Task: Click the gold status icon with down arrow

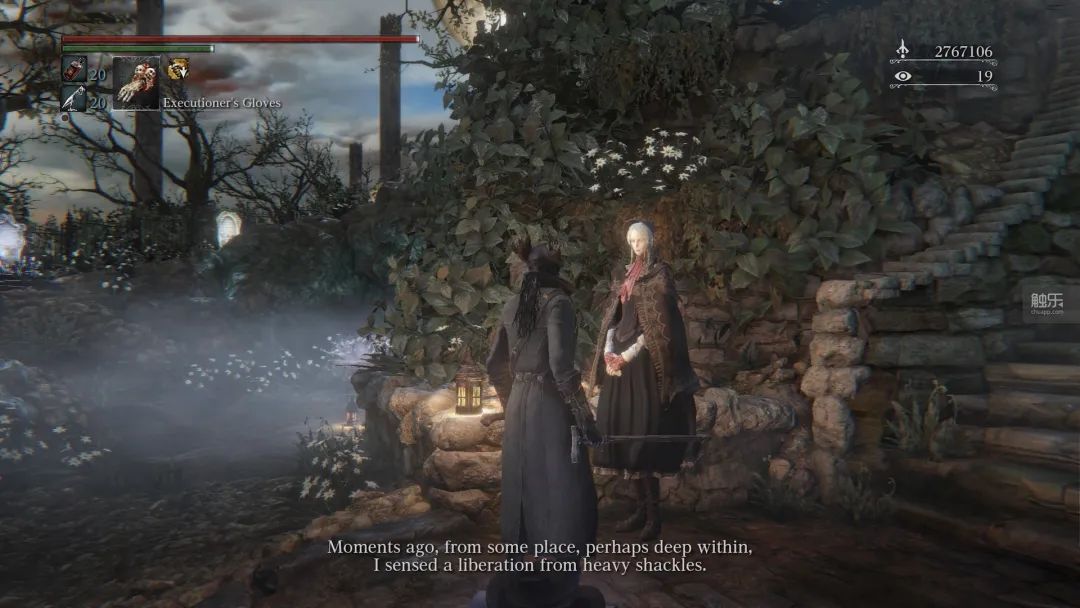Action: (x=177, y=69)
